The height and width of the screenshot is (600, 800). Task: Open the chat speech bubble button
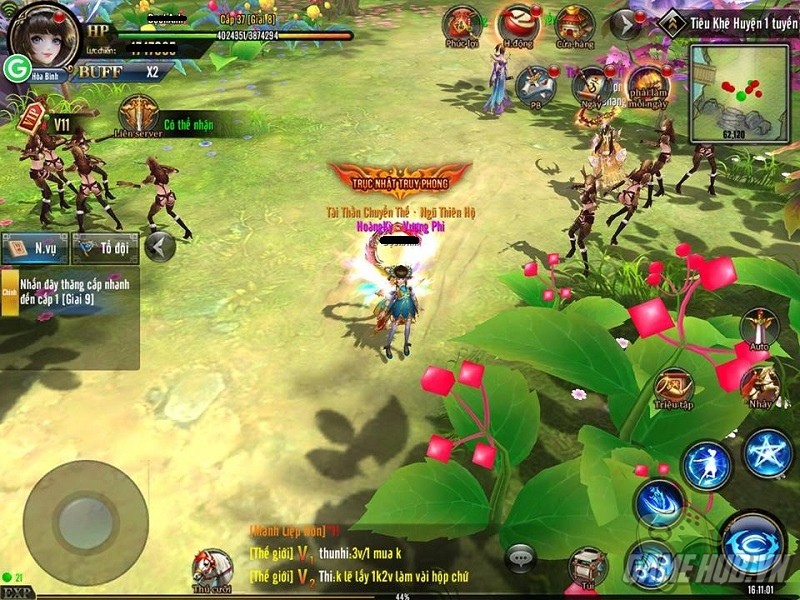point(519,557)
